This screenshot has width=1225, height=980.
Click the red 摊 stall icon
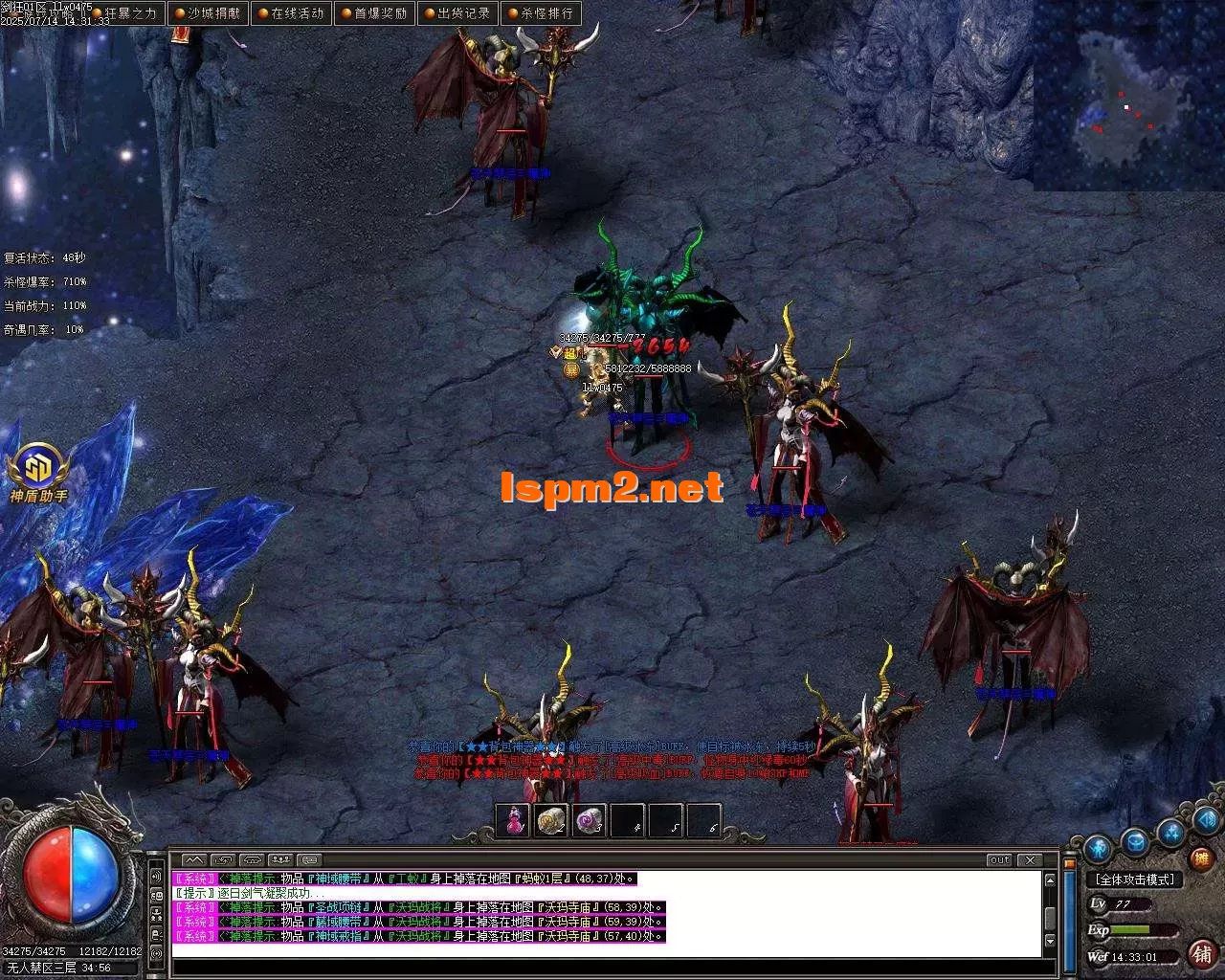[1201, 857]
